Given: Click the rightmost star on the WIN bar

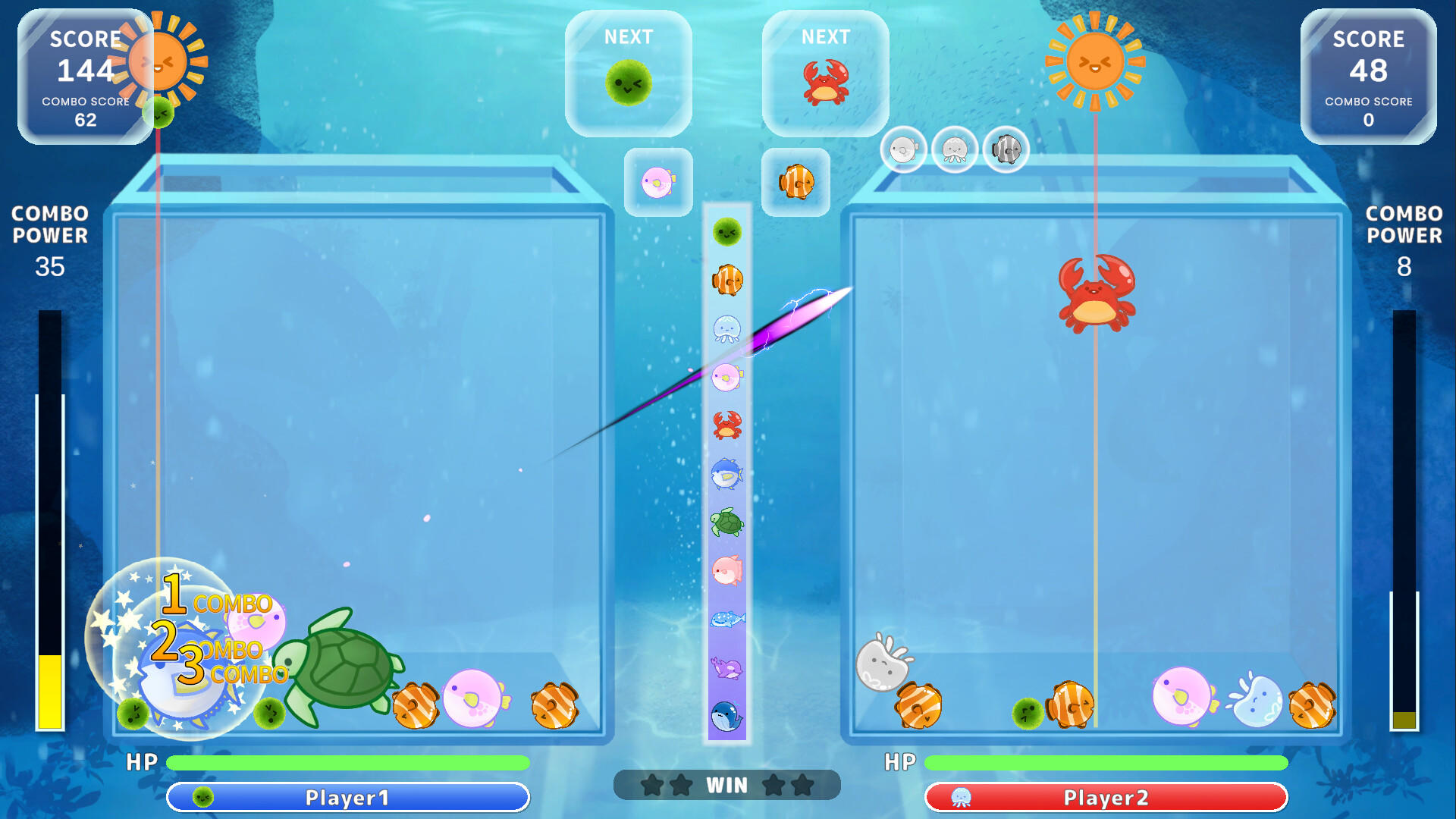Looking at the screenshot, I should 801,785.
